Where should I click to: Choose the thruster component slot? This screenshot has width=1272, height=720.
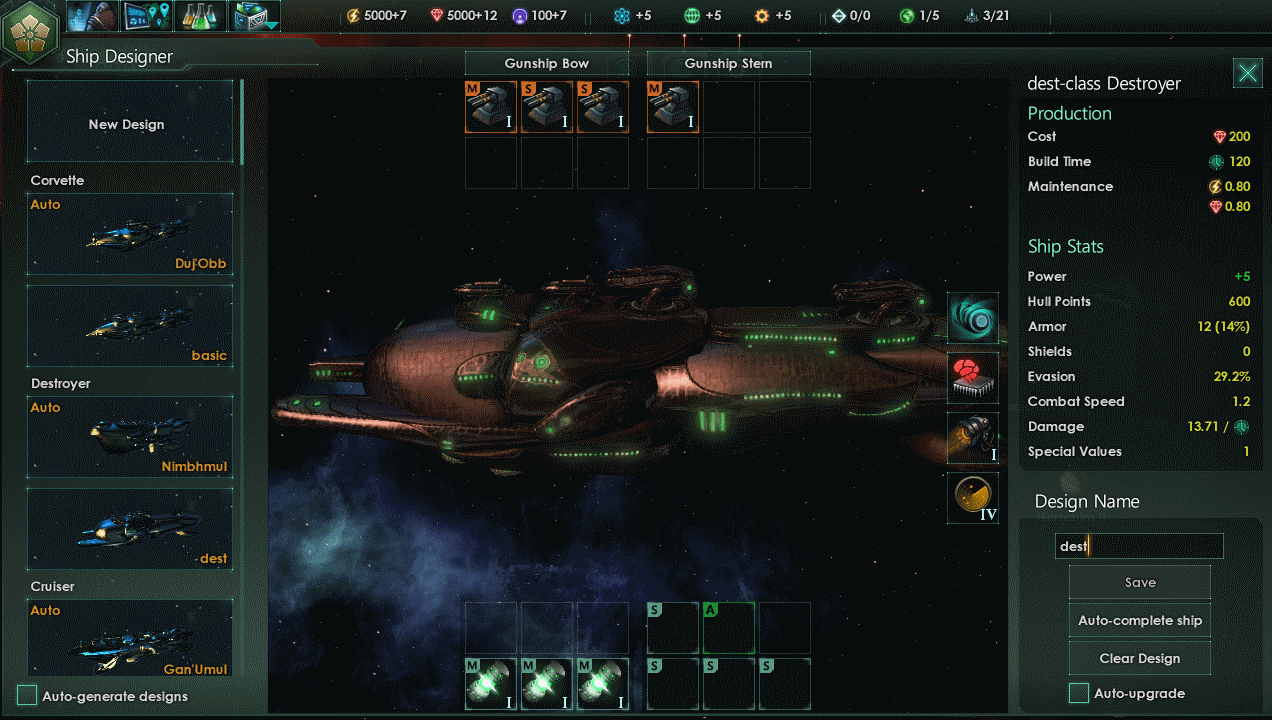coord(972,438)
